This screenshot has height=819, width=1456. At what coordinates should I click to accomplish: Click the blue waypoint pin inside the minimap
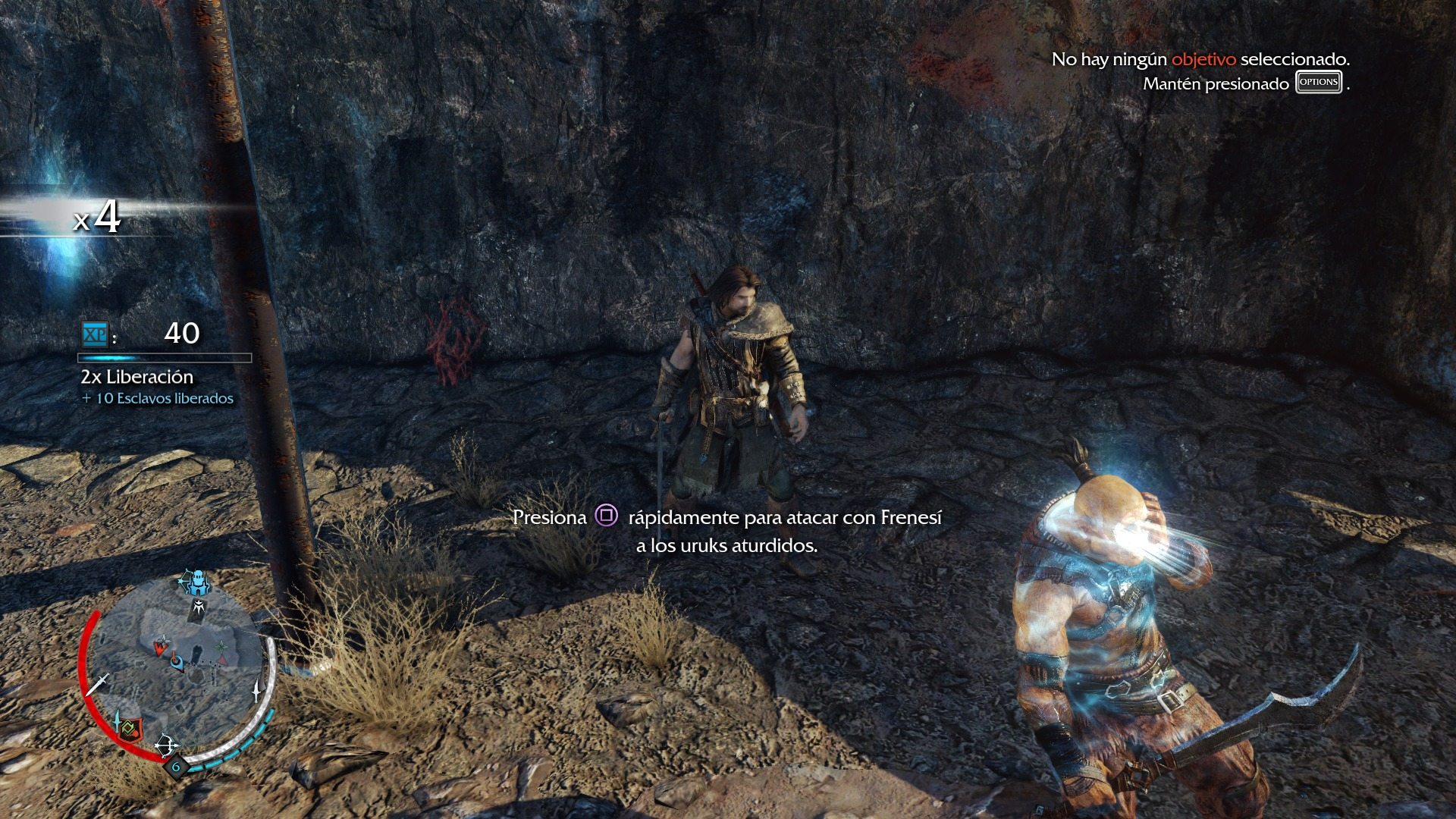tap(176, 662)
